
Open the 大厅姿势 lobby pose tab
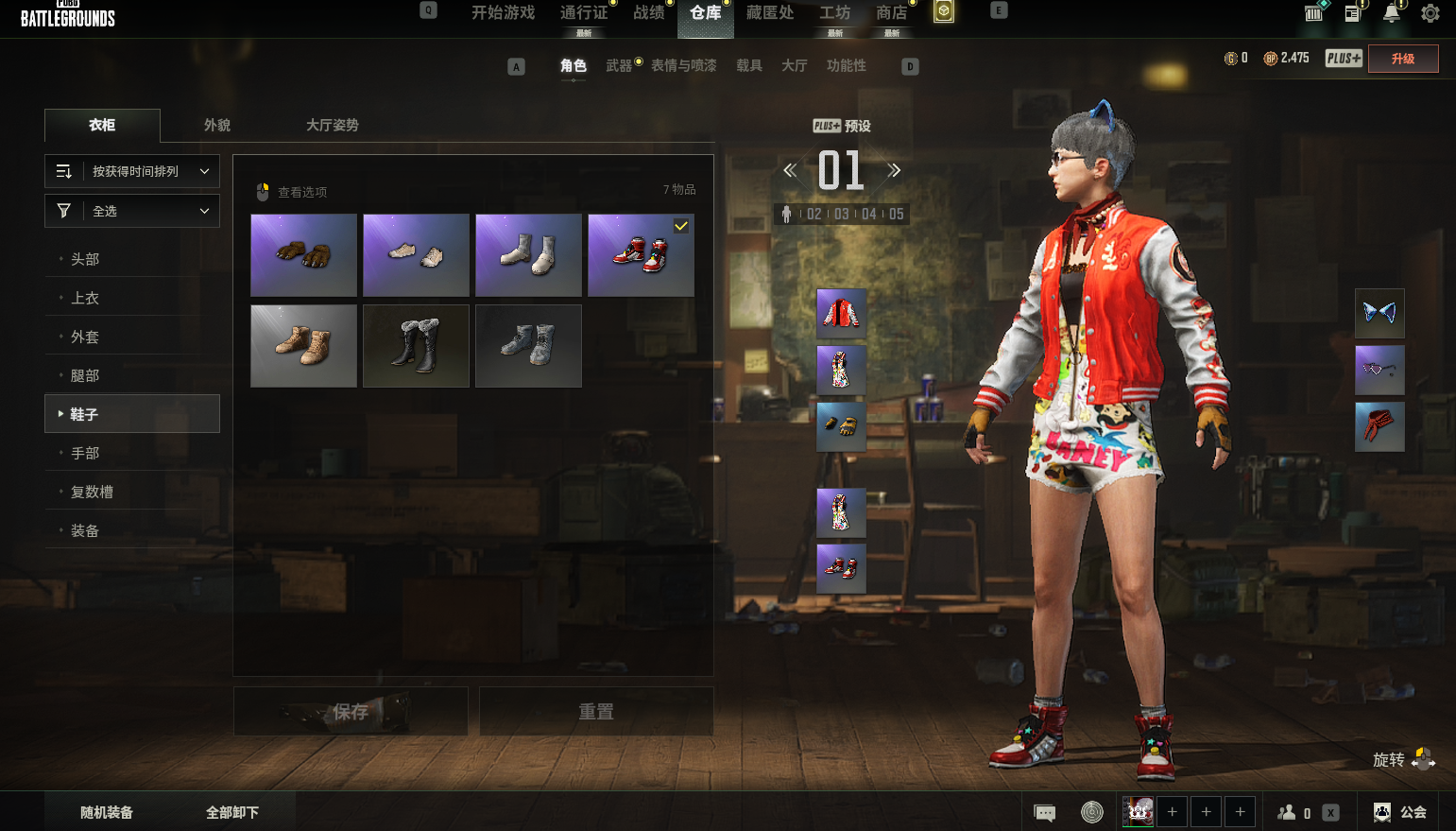pyautogui.click(x=332, y=125)
